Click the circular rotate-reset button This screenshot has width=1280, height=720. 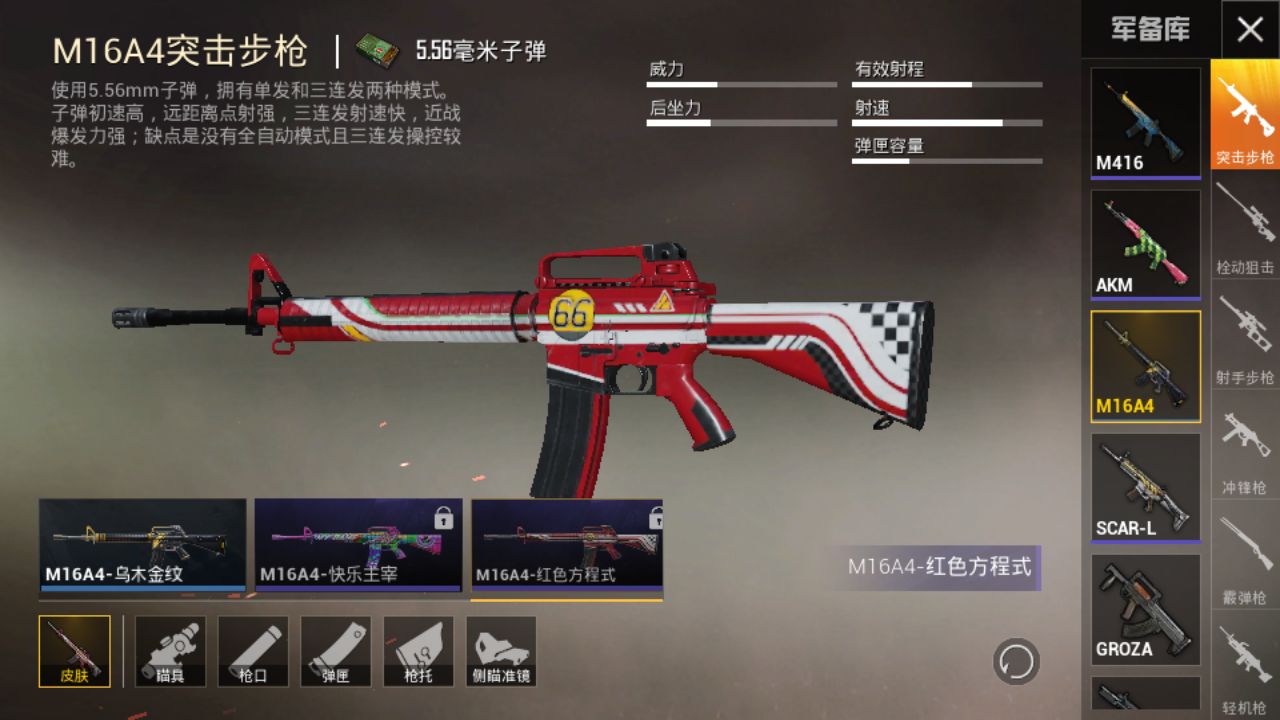(x=1016, y=662)
